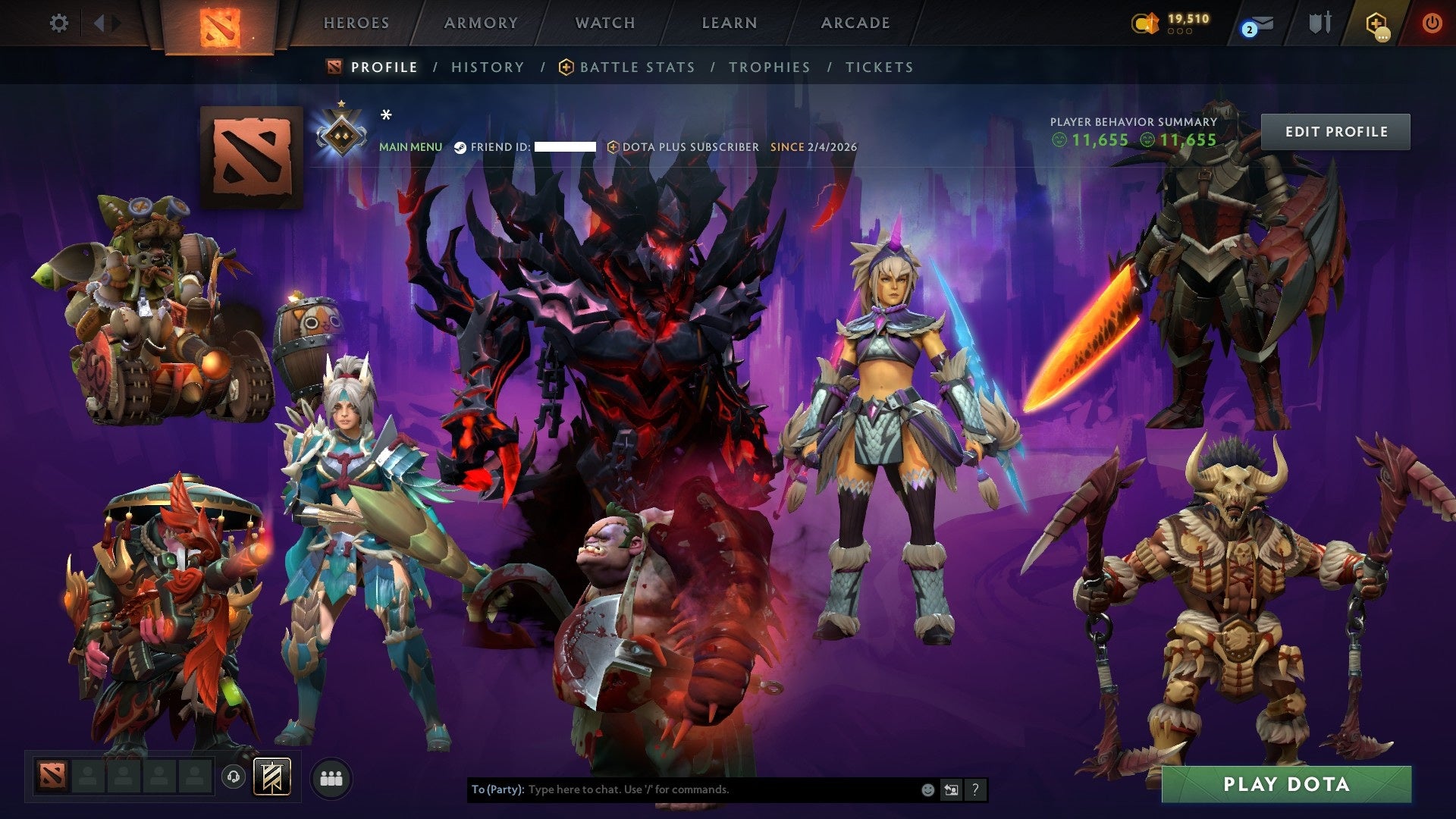The image size is (1456, 819).
Task: Expand the settings gear options
Action: point(59,24)
